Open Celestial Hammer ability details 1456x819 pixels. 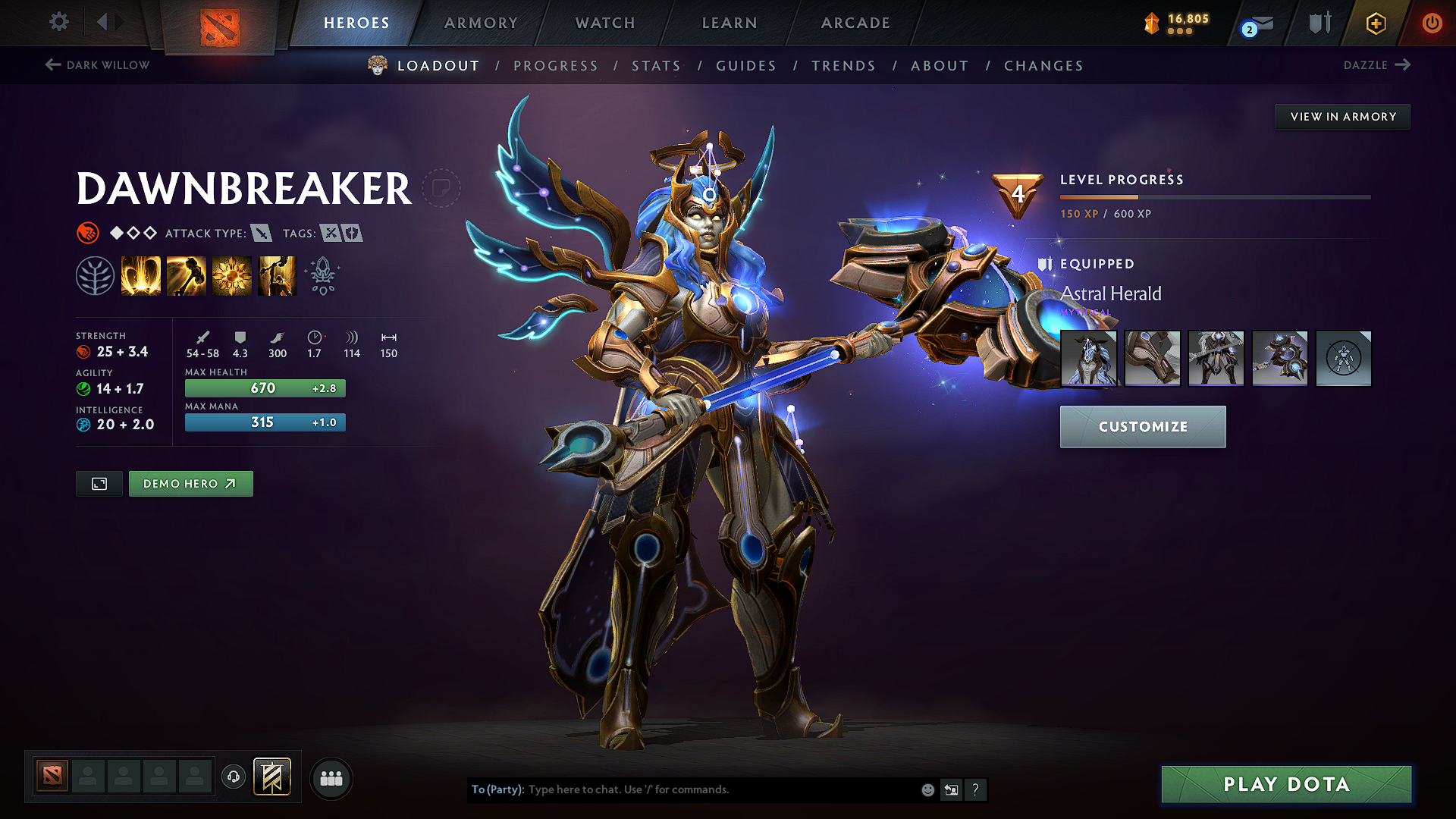pyautogui.click(x=187, y=275)
